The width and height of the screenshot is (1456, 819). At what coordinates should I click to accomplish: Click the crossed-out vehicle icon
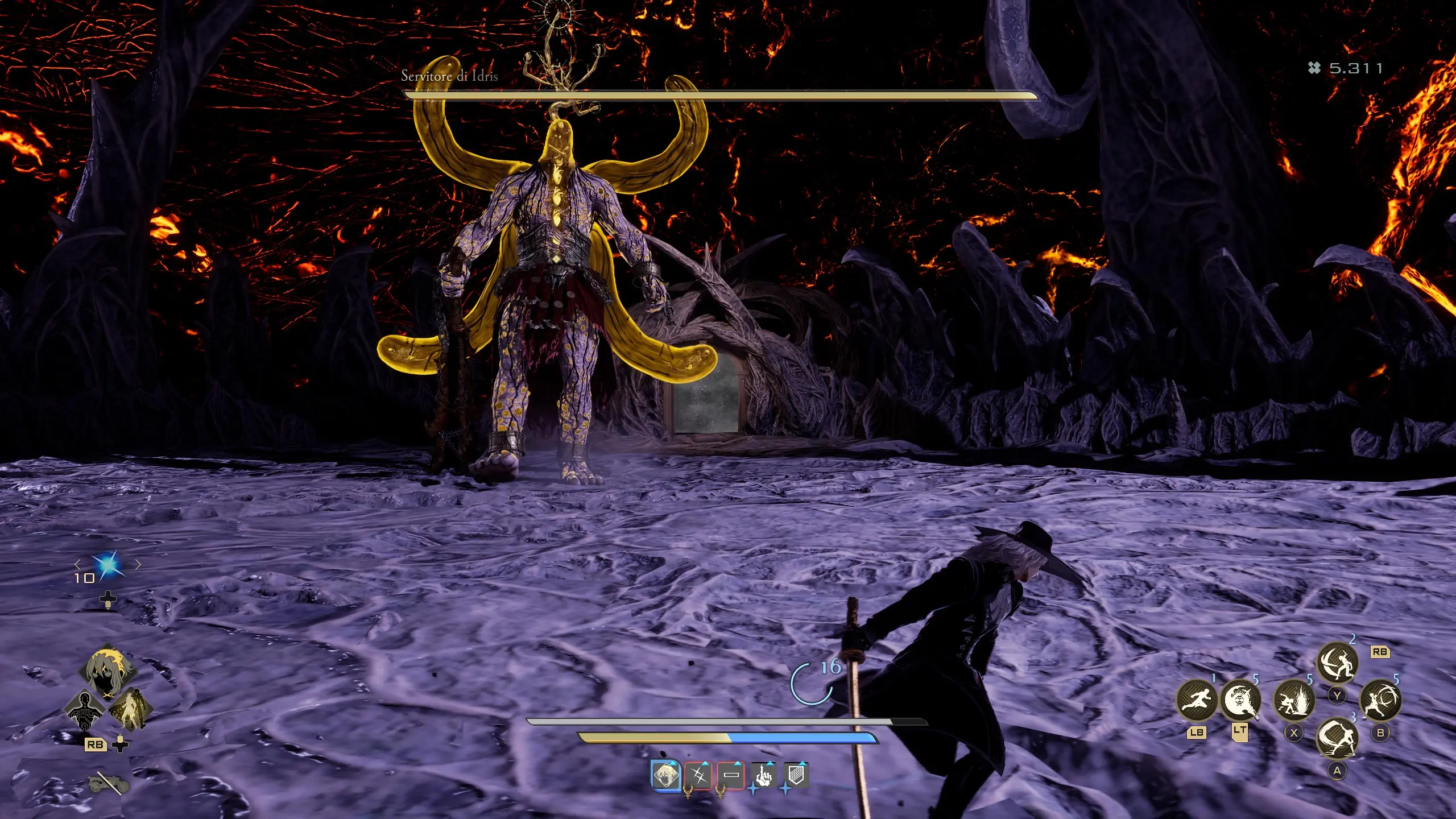coord(108,784)
